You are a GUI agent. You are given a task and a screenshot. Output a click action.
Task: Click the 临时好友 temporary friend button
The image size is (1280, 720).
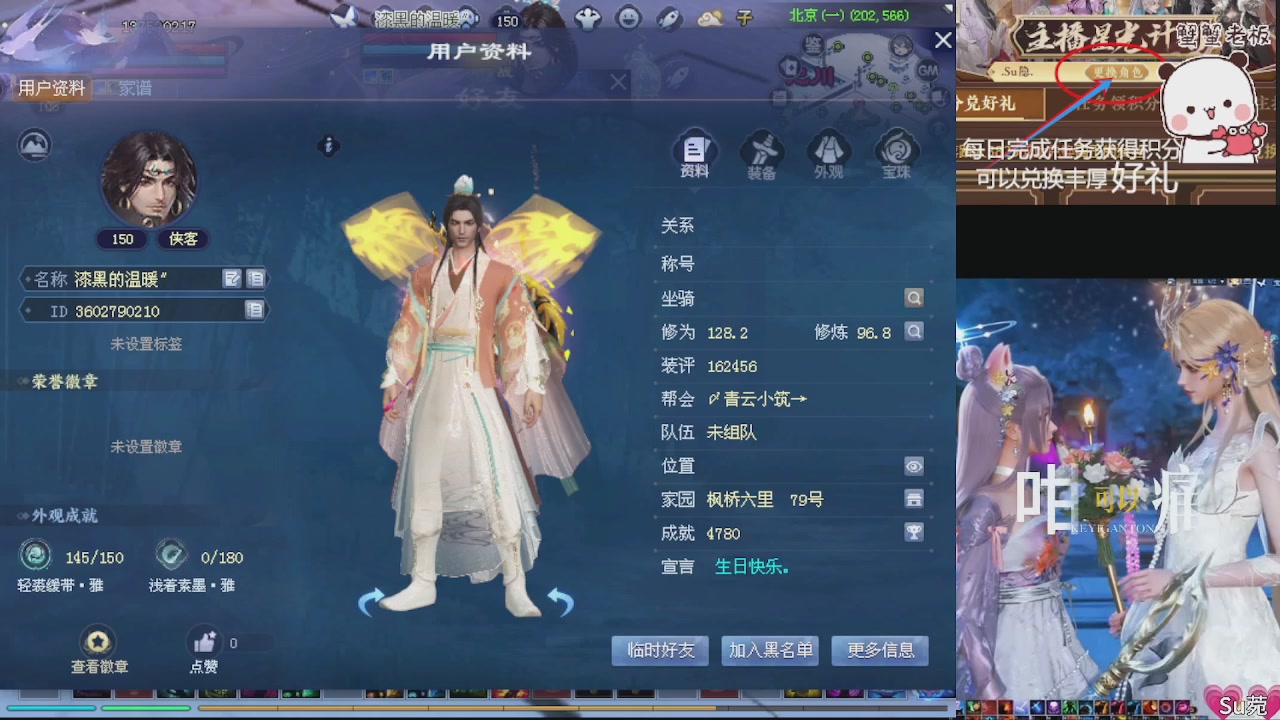[659, 650]
